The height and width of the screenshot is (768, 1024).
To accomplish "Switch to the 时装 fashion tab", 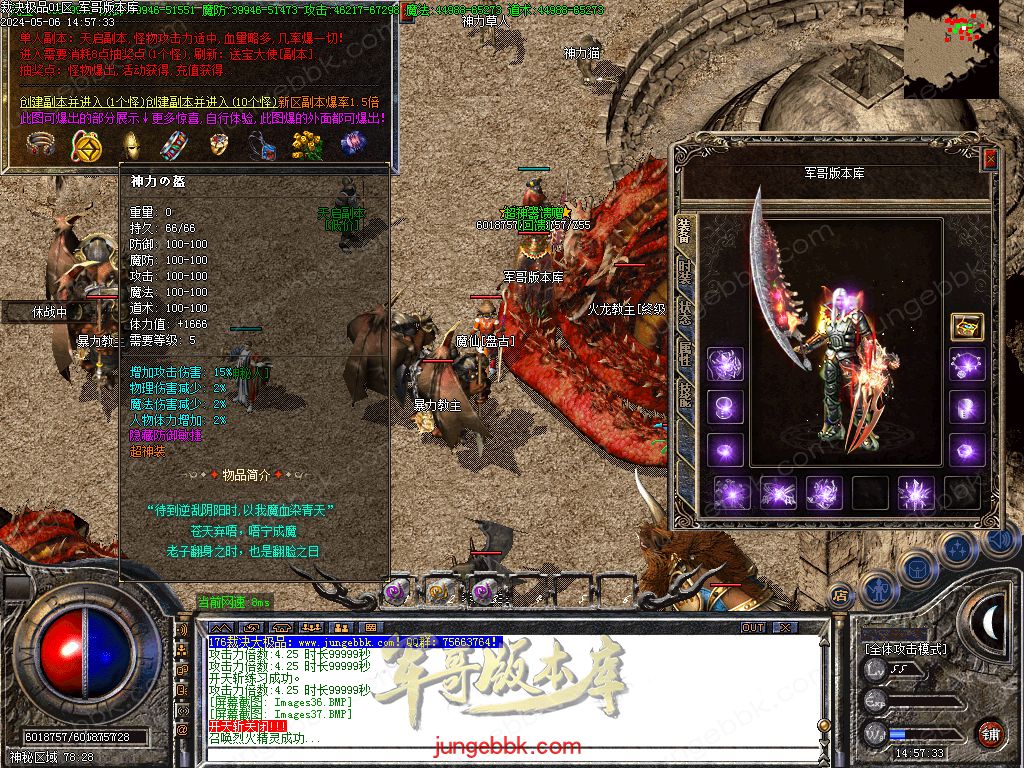I will 685,270.
